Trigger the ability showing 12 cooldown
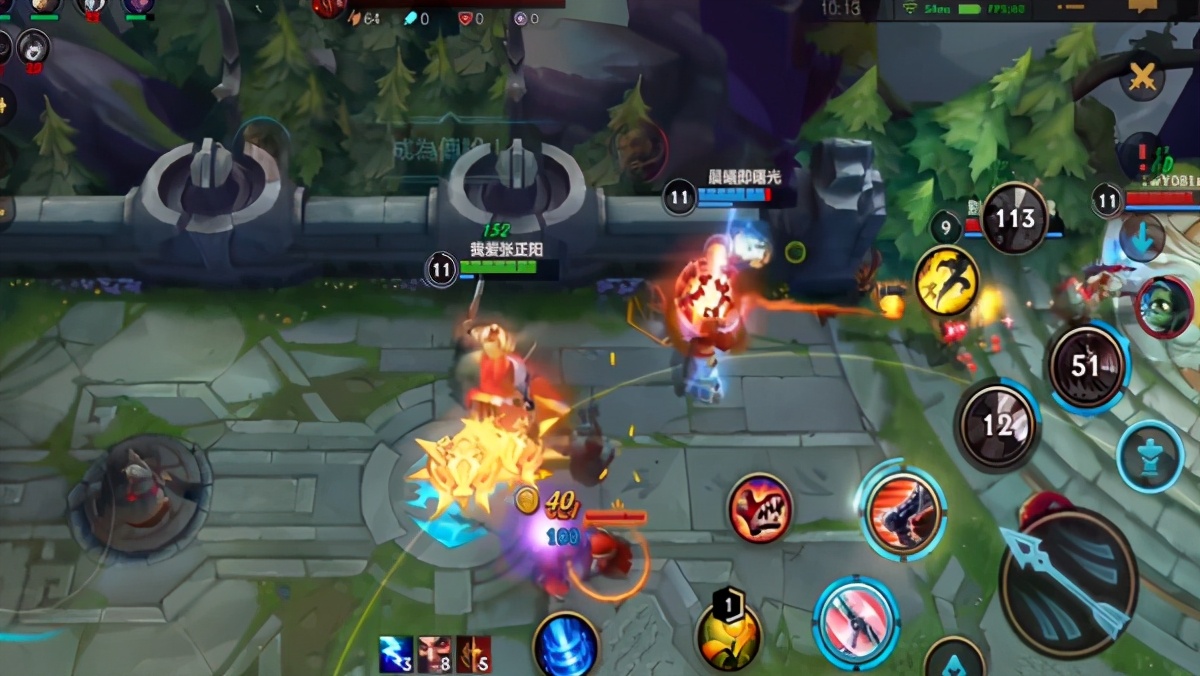Image resolution: width=1200 pixels, height=676 pixels. [997, 427]
